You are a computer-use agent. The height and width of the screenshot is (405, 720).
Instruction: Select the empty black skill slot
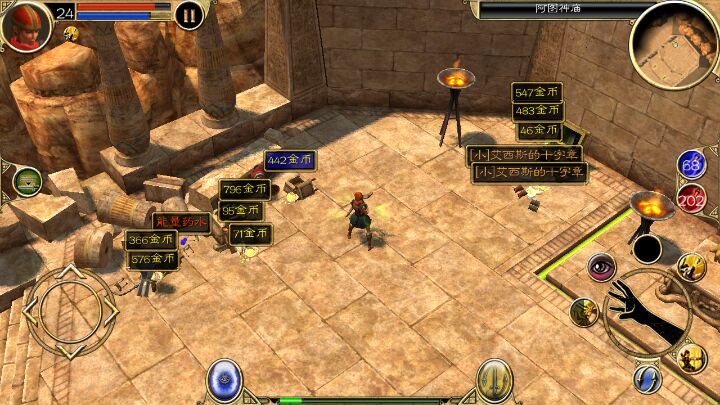[x=647, y=249]
